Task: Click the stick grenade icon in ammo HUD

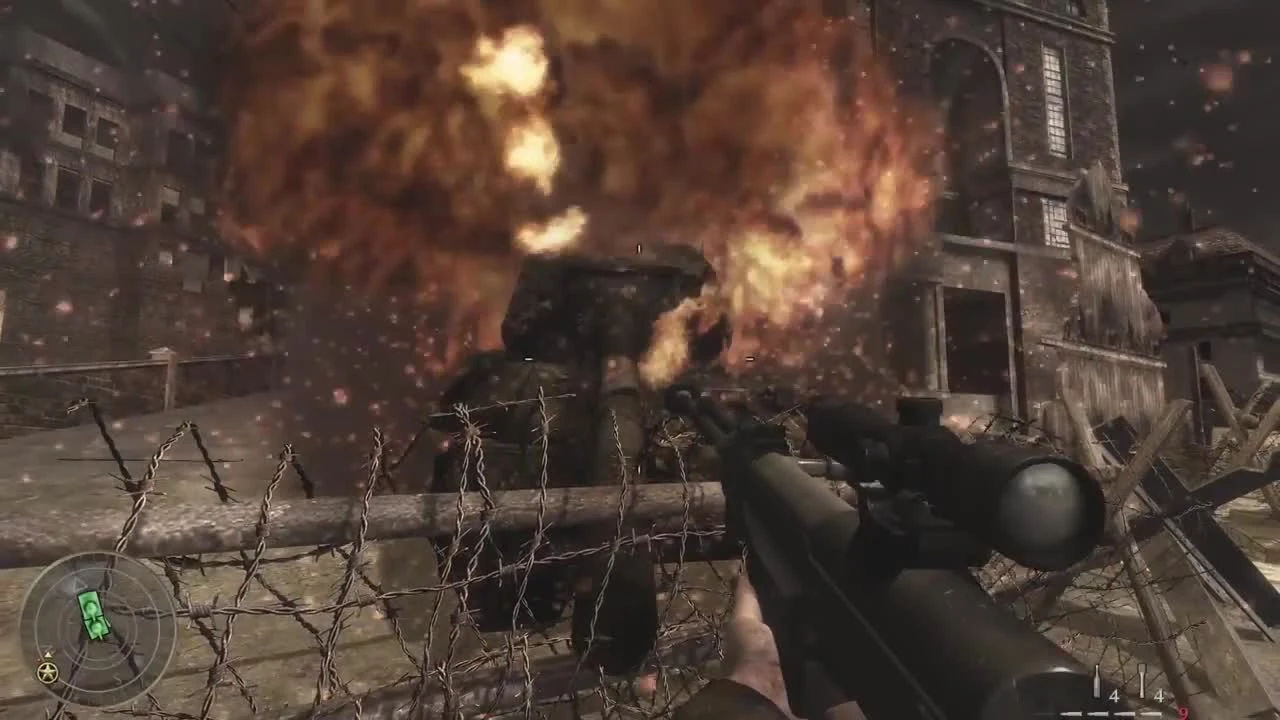Action: coord(1142,681)
